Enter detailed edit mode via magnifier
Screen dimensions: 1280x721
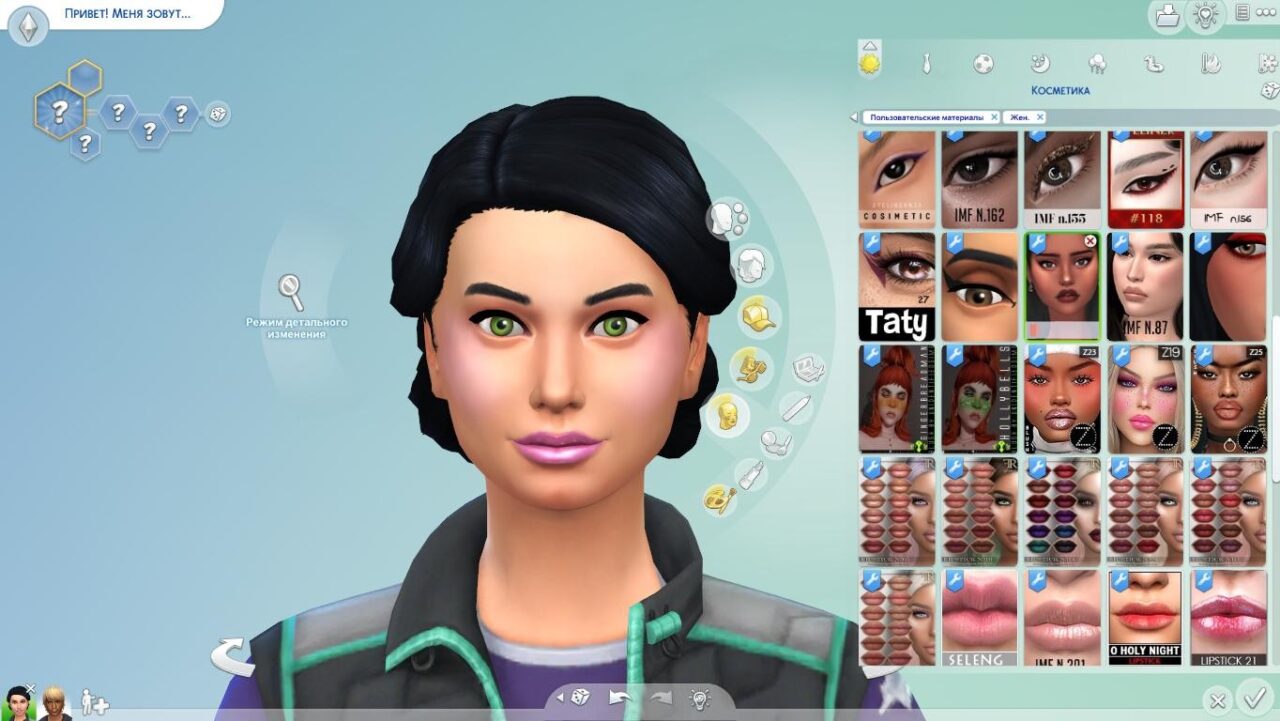(x=291, y=292)
